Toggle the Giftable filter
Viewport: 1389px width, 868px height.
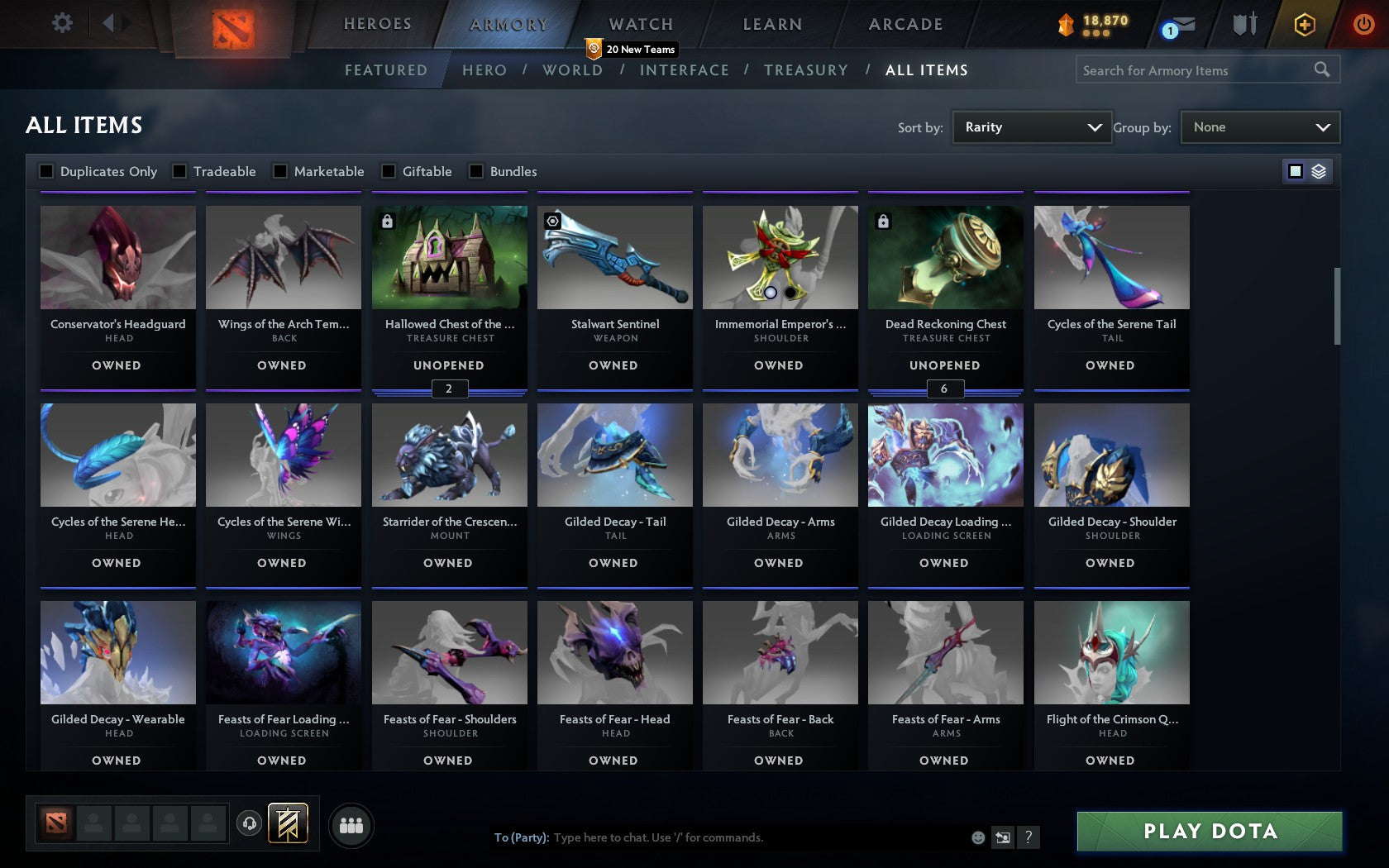[x=388, y=171]
